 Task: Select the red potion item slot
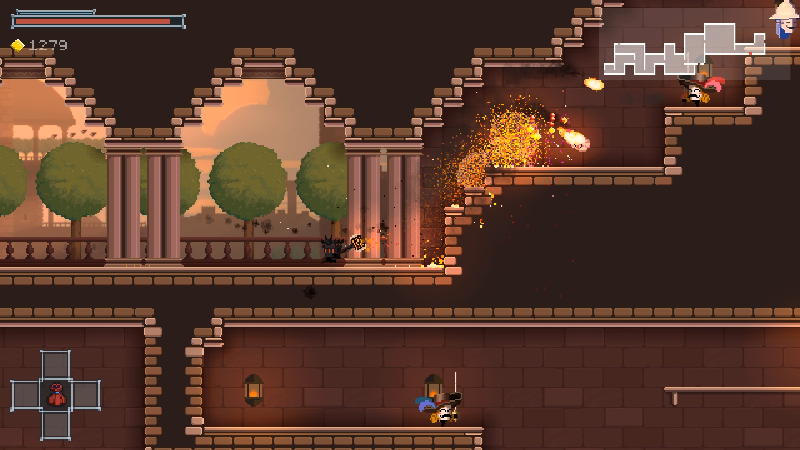56,395
